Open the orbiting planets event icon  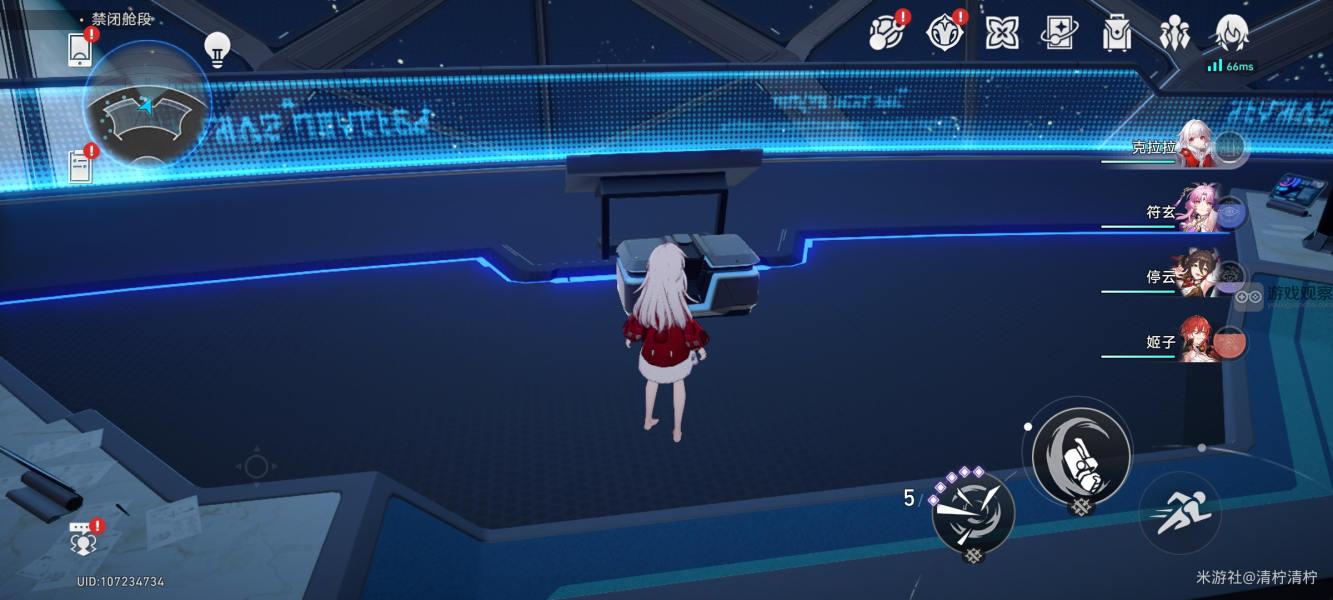point(886,34)
